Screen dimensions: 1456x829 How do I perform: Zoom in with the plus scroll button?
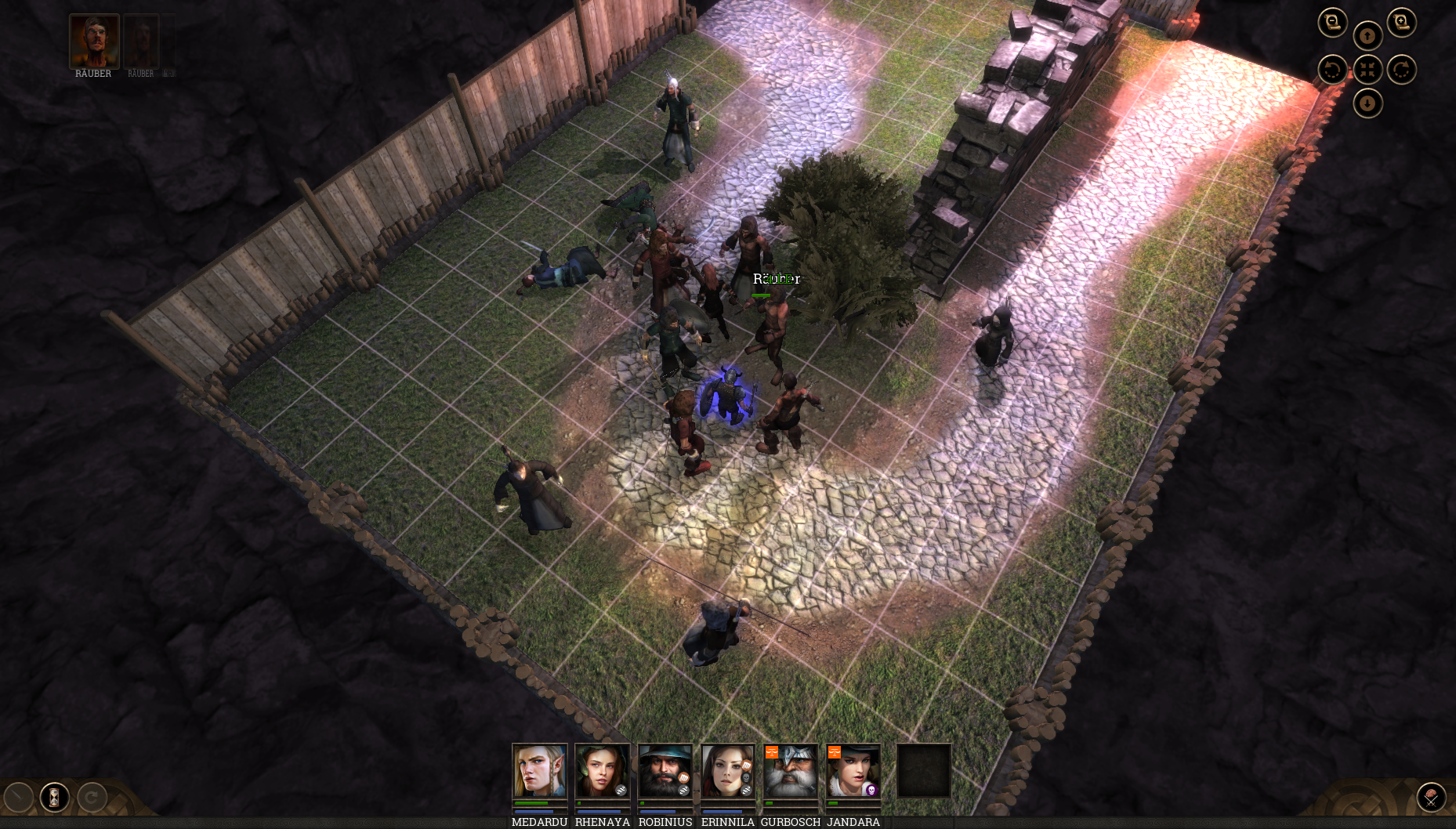[x=1401, y=23]
